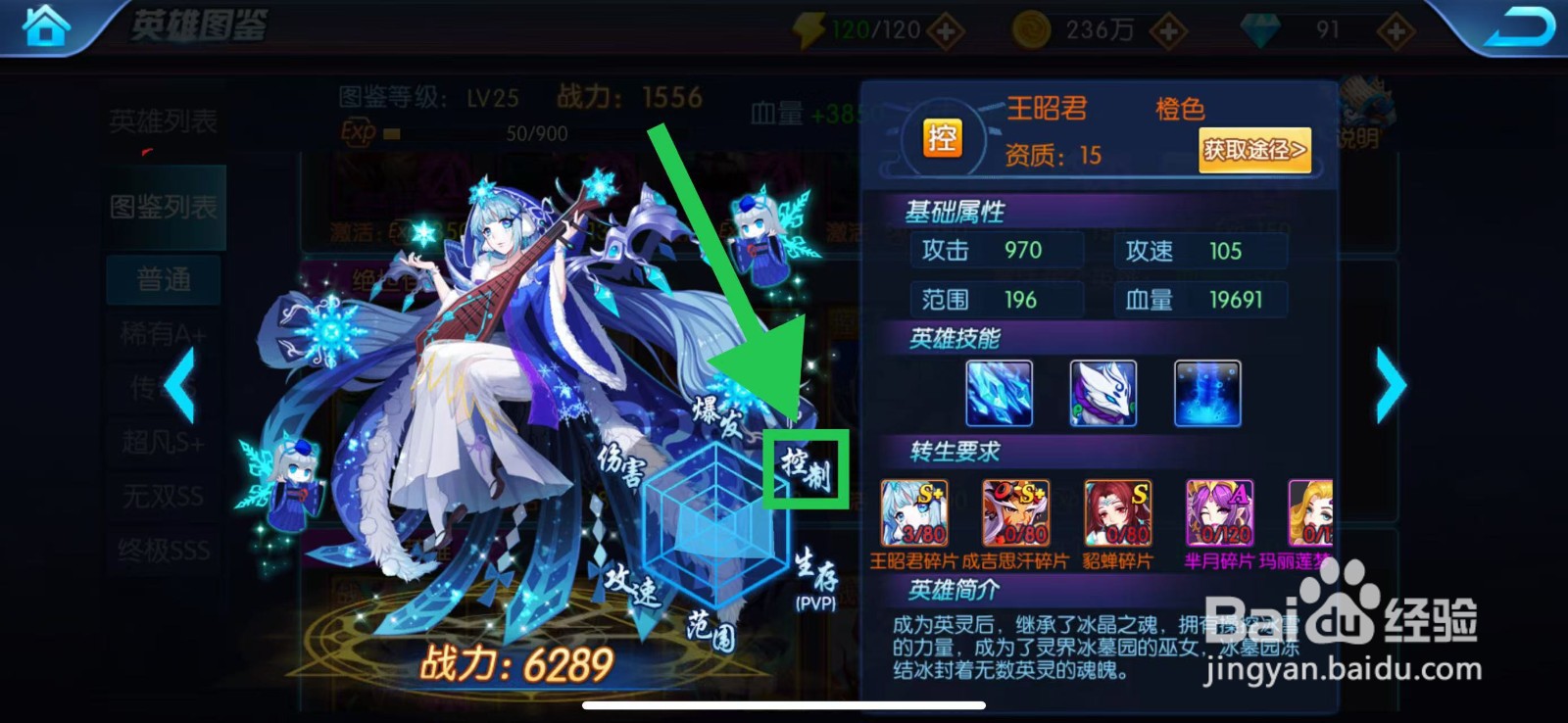Go back using the left navigation arrow
1568x723 pixels.
point(180,385)
